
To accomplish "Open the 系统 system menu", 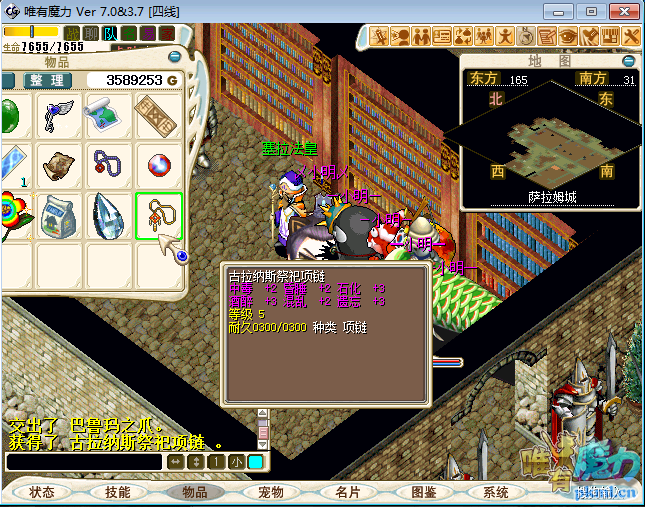I will tap(497, 491).
